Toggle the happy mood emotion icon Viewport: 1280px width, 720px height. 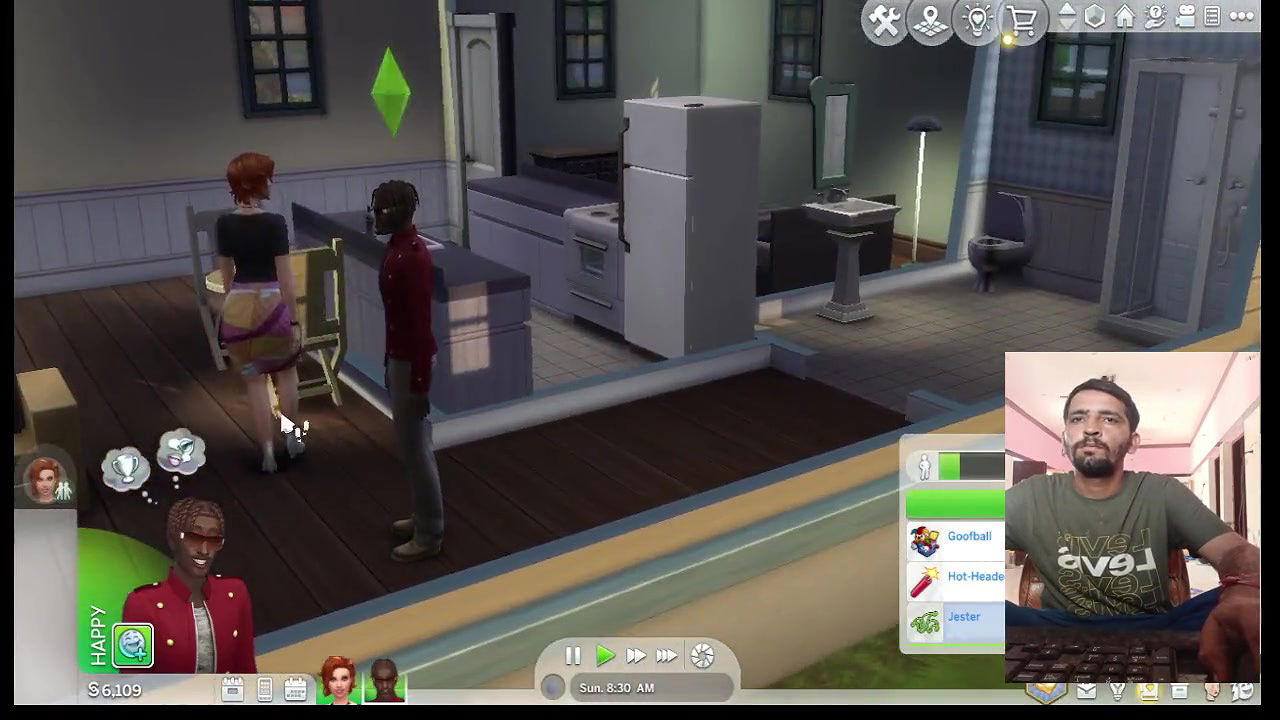(134, 646)
